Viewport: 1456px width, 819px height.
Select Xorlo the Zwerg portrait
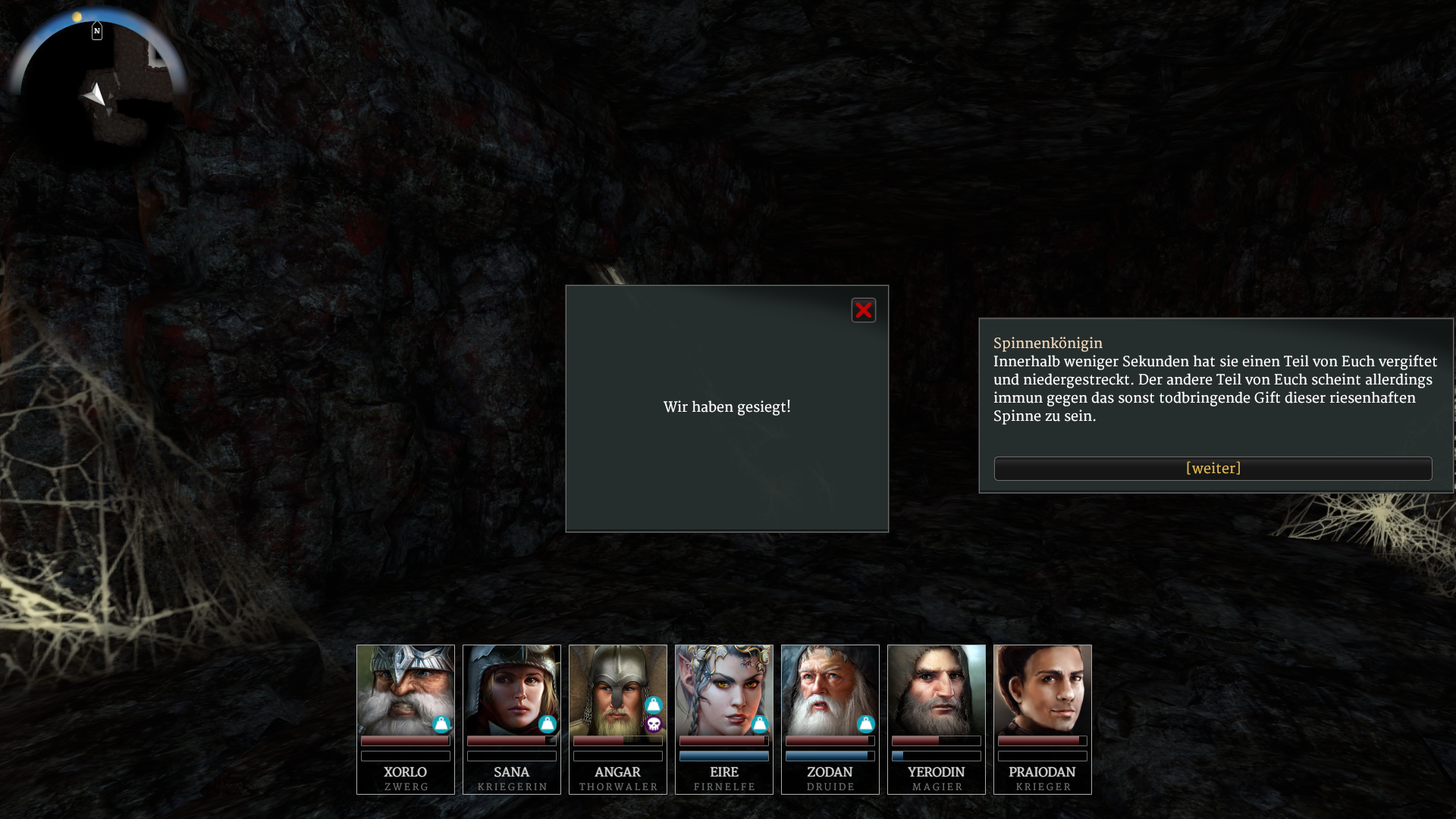(x=405, y=689)
